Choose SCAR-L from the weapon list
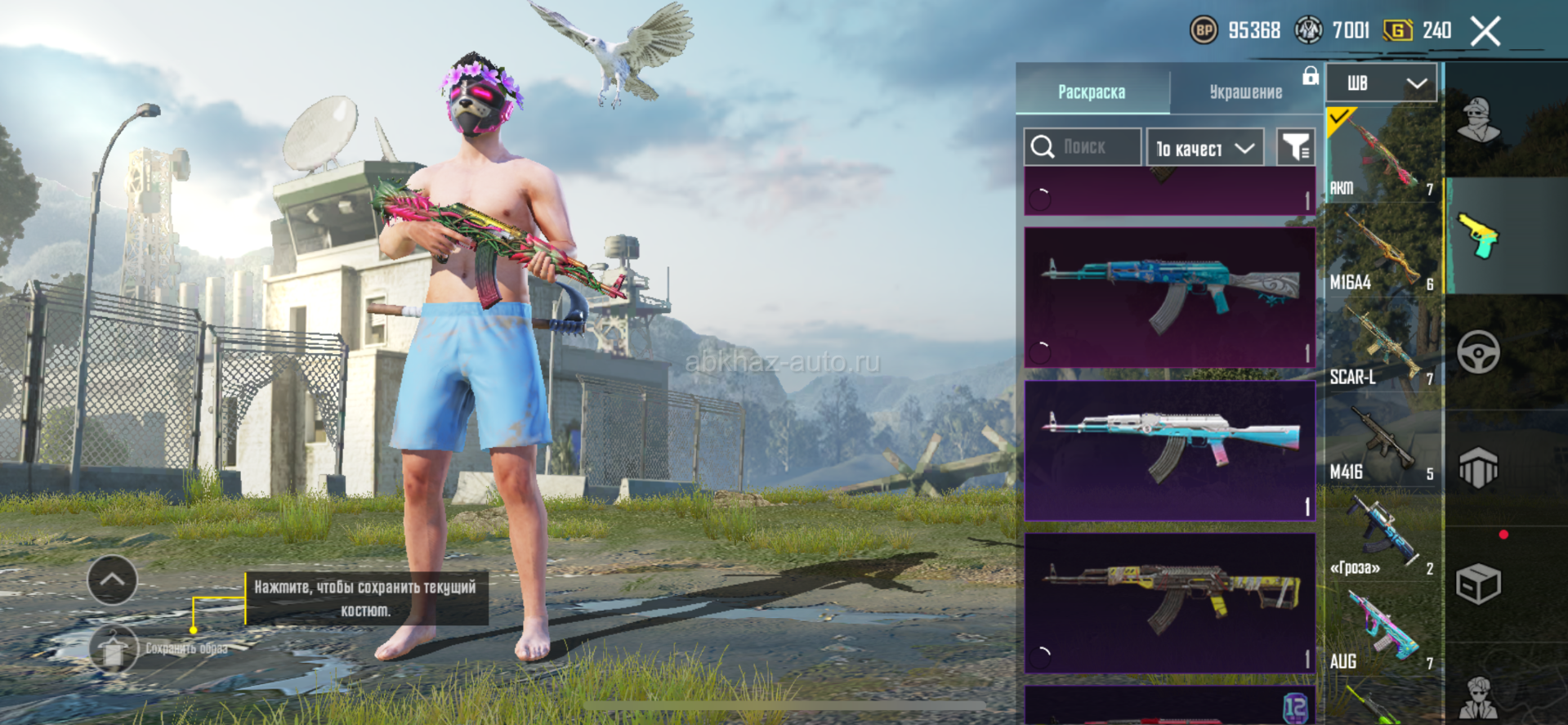The image size is (1568, 725). [1382, 344]
